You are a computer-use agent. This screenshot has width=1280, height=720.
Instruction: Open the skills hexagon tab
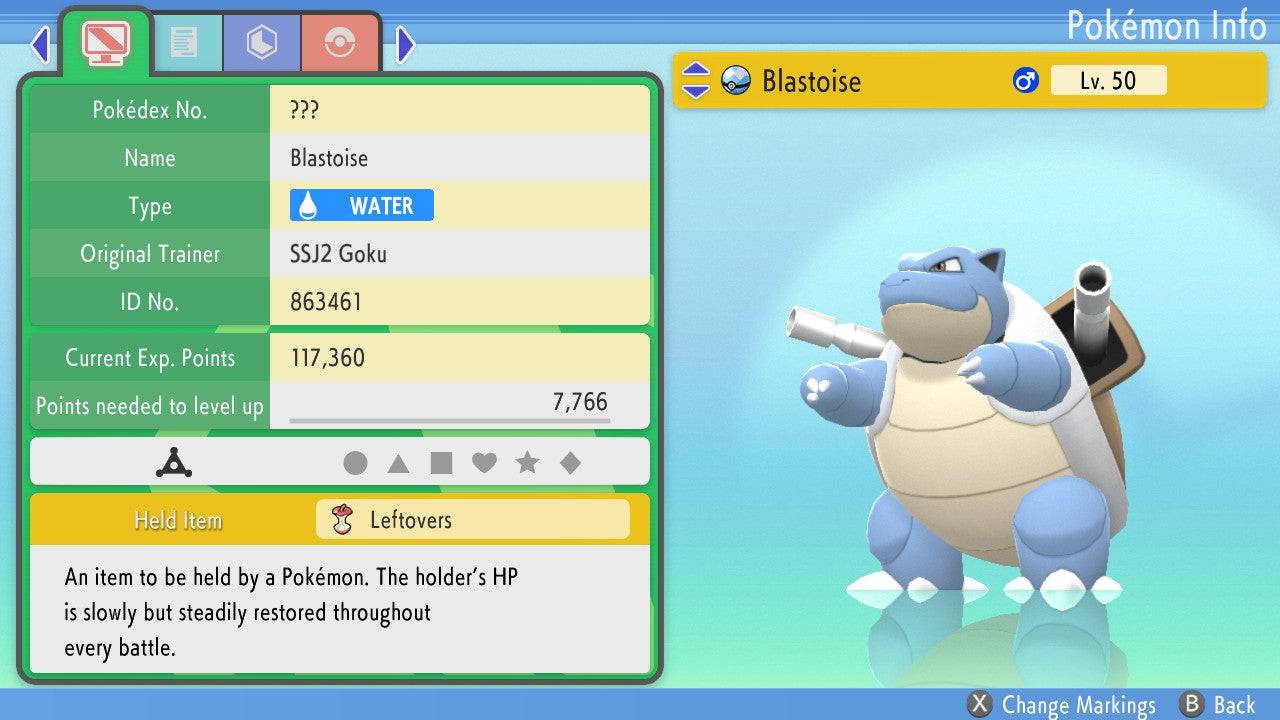point(262,42)
